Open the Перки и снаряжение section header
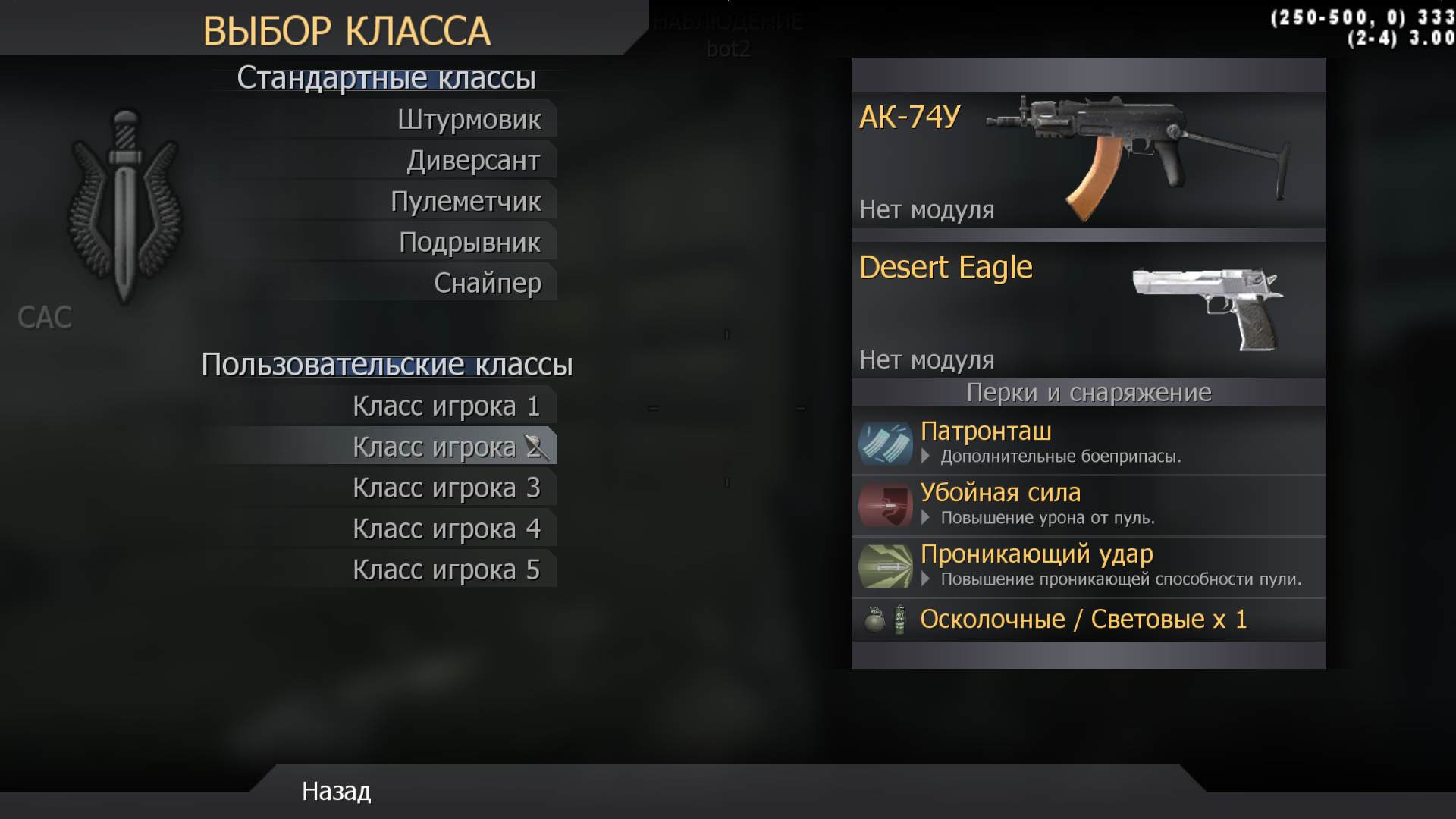1456x819 pixels. pyautogui.click(x=1088, y=393)
